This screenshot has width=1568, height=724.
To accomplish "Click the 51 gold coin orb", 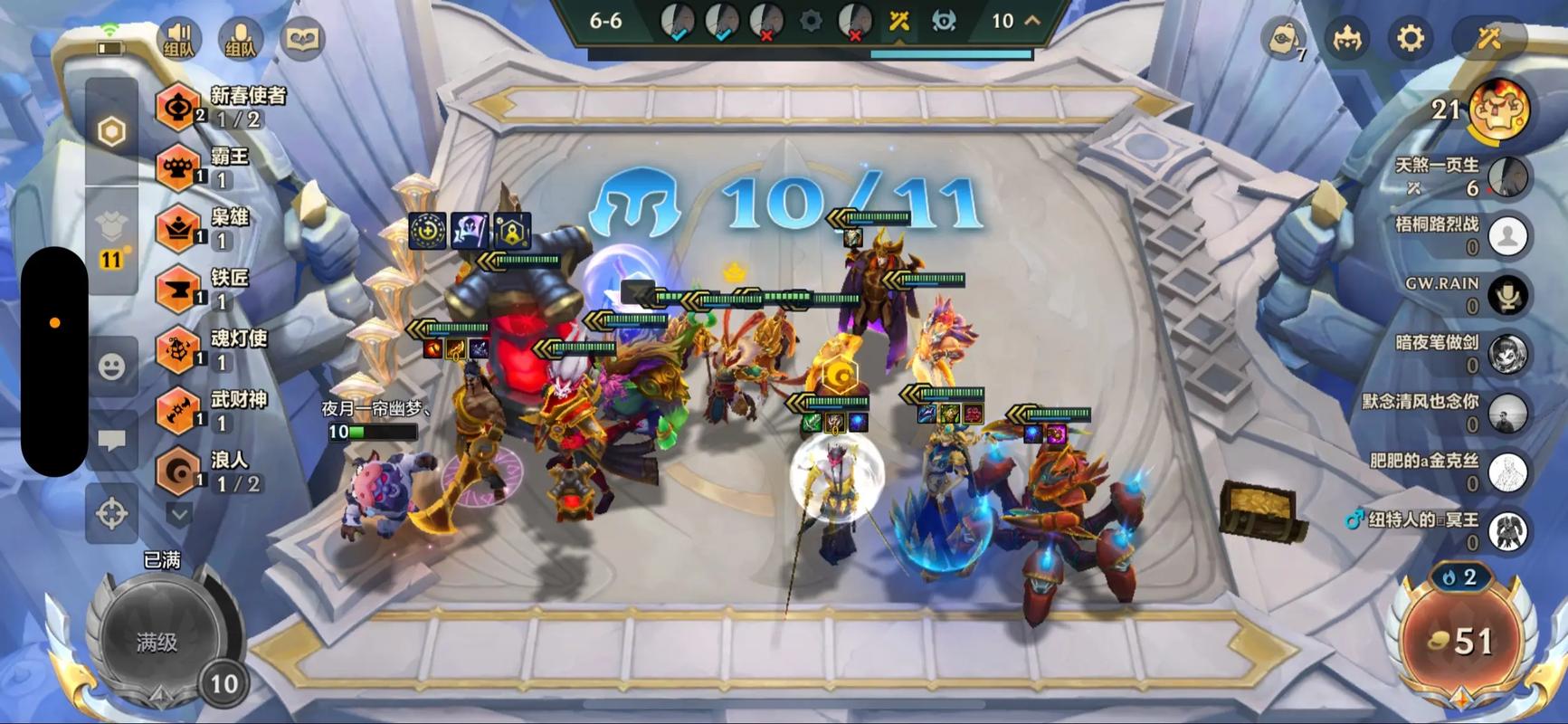I will tap(1460, 641).
